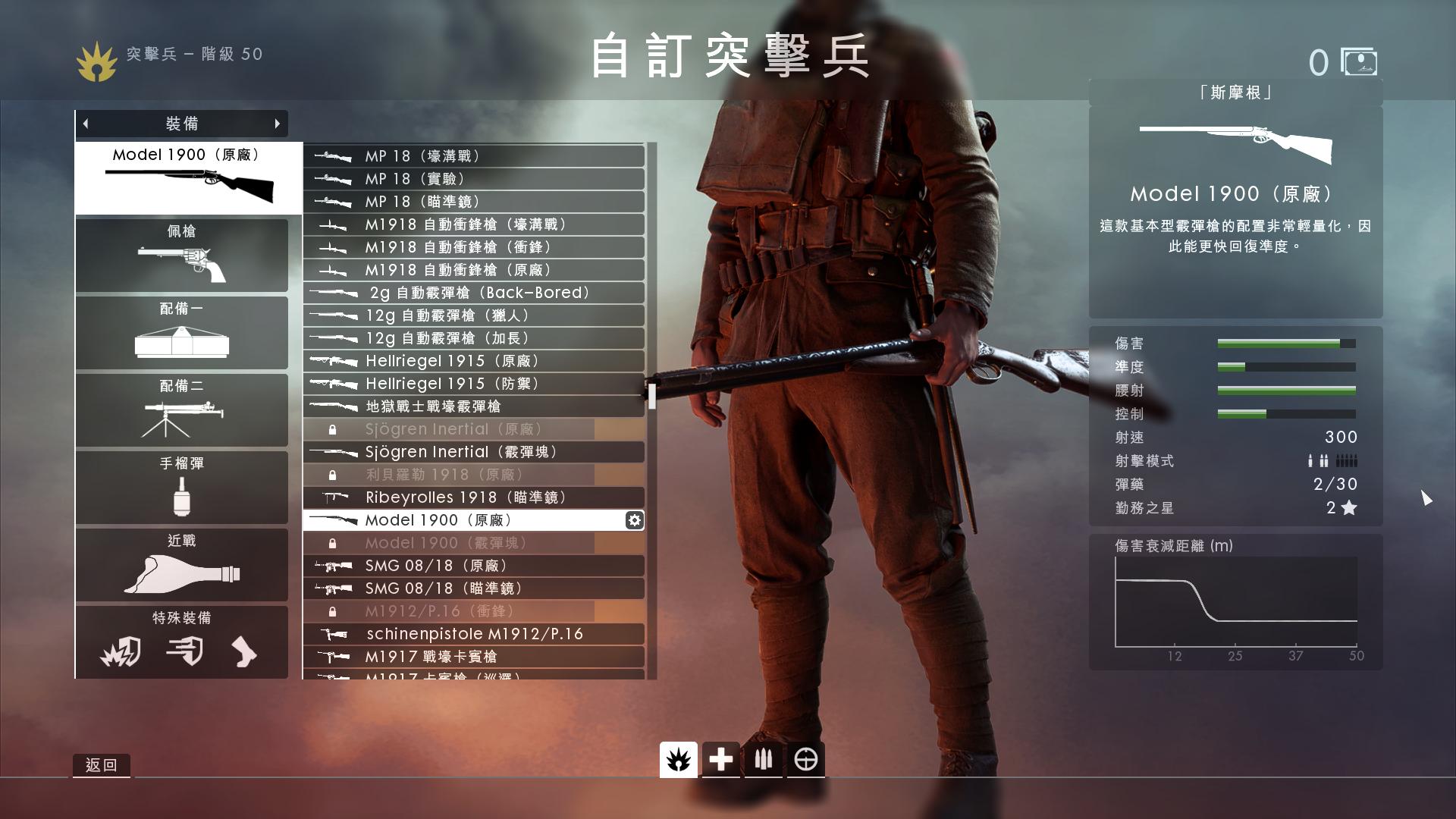Image resolution: width=1456 pixels, height=819 pixels.
Task: Click the 返回 back button
Action: 101,764
